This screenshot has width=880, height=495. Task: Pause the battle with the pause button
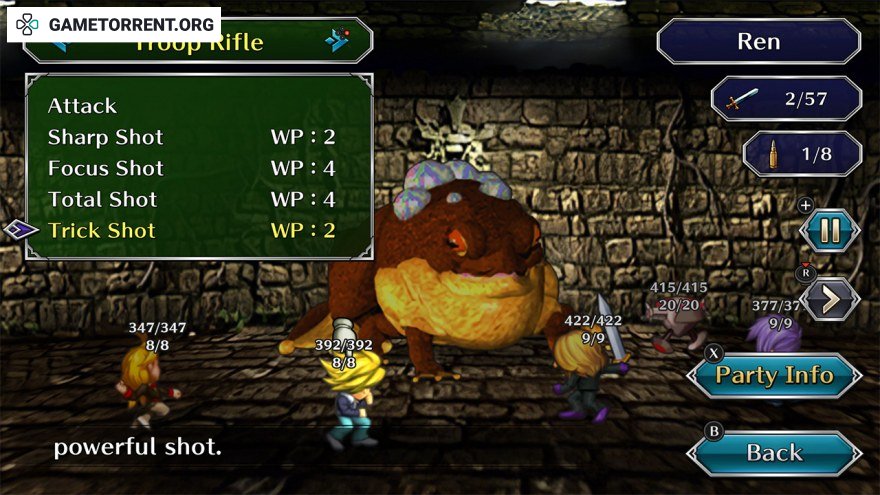click(830, 231)
